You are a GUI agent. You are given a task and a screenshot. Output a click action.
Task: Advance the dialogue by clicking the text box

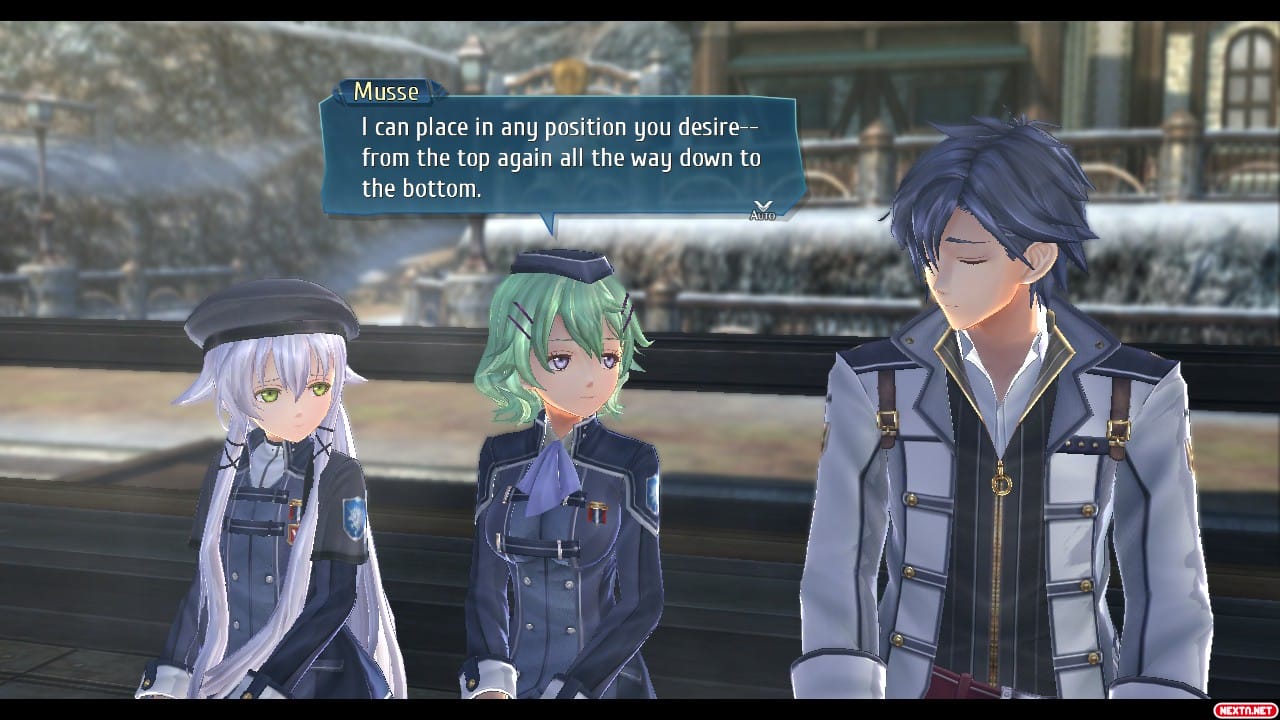click(555, 157)
